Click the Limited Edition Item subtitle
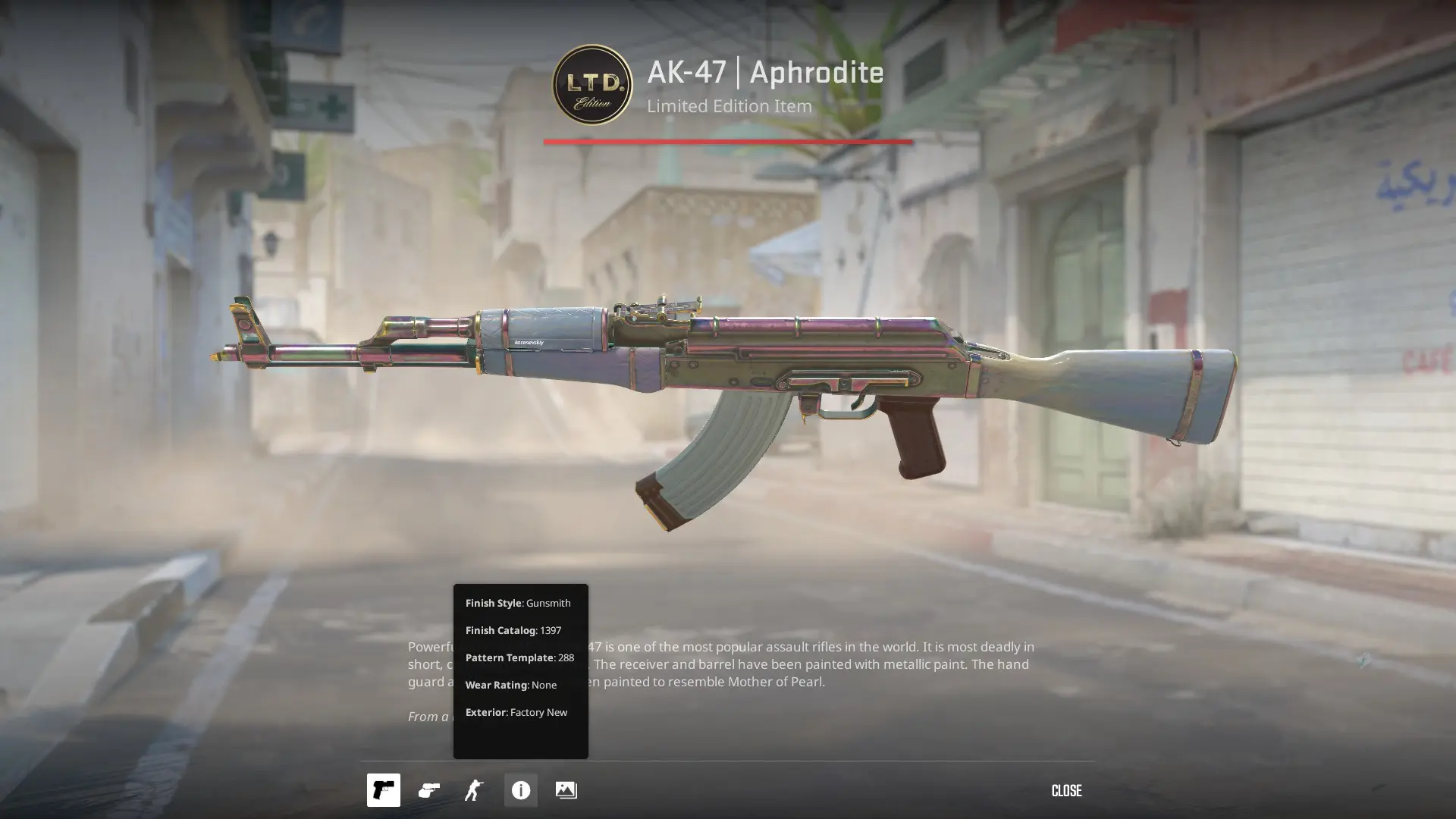 click(730, 106)
